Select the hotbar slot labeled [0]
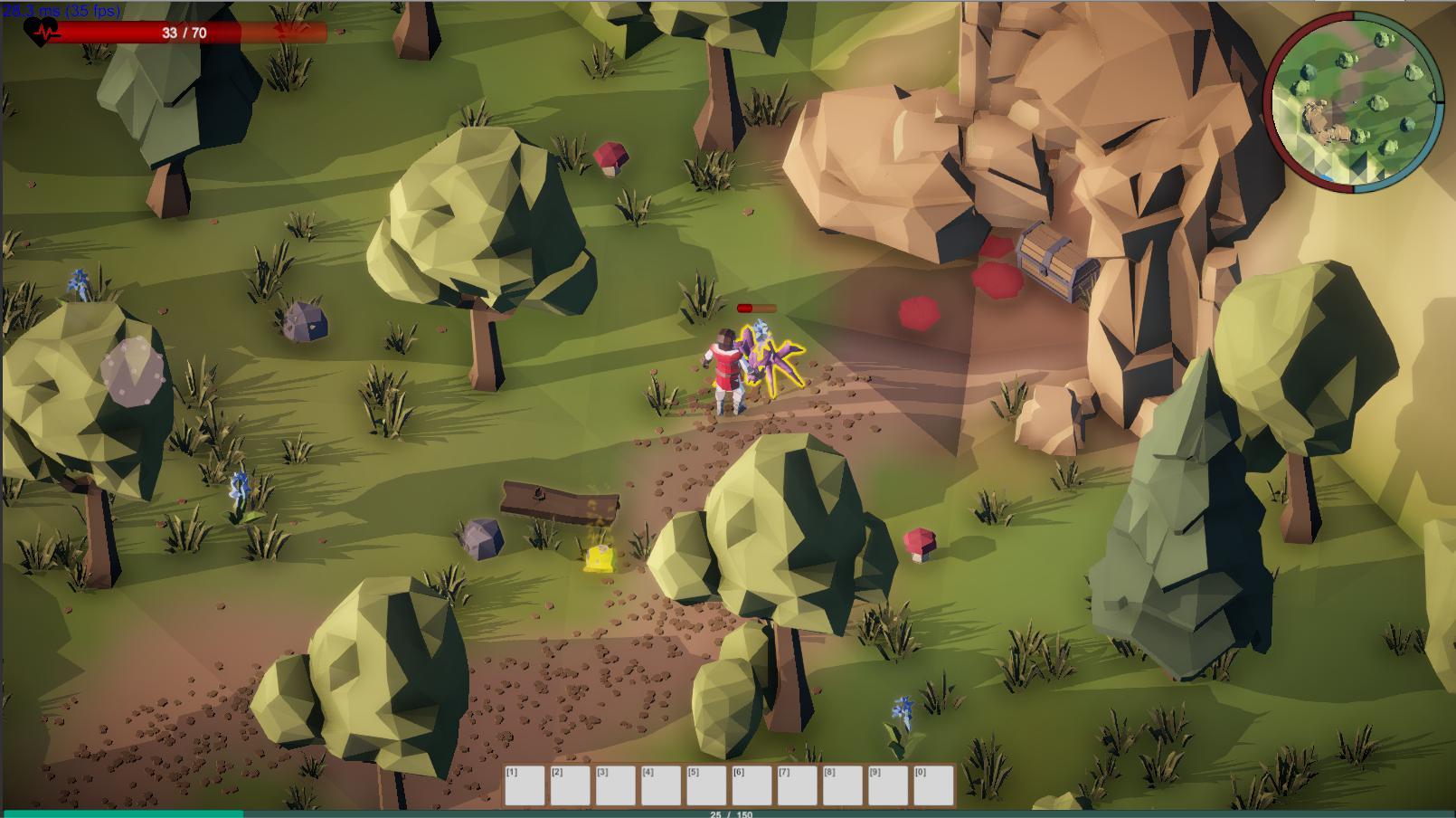The height and width of the screenshot is (818, 1456). point(932,785)
